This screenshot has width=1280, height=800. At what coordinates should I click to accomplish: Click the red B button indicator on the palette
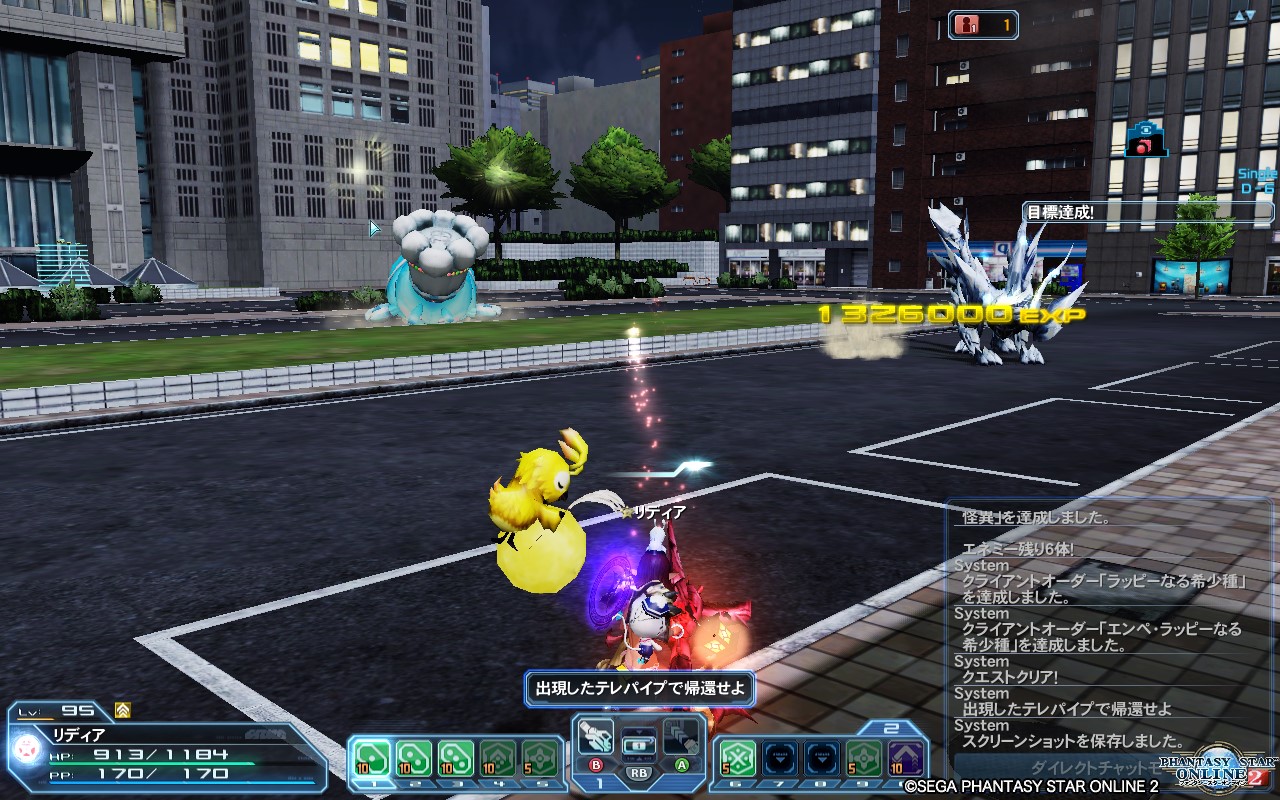coord(596,764)
